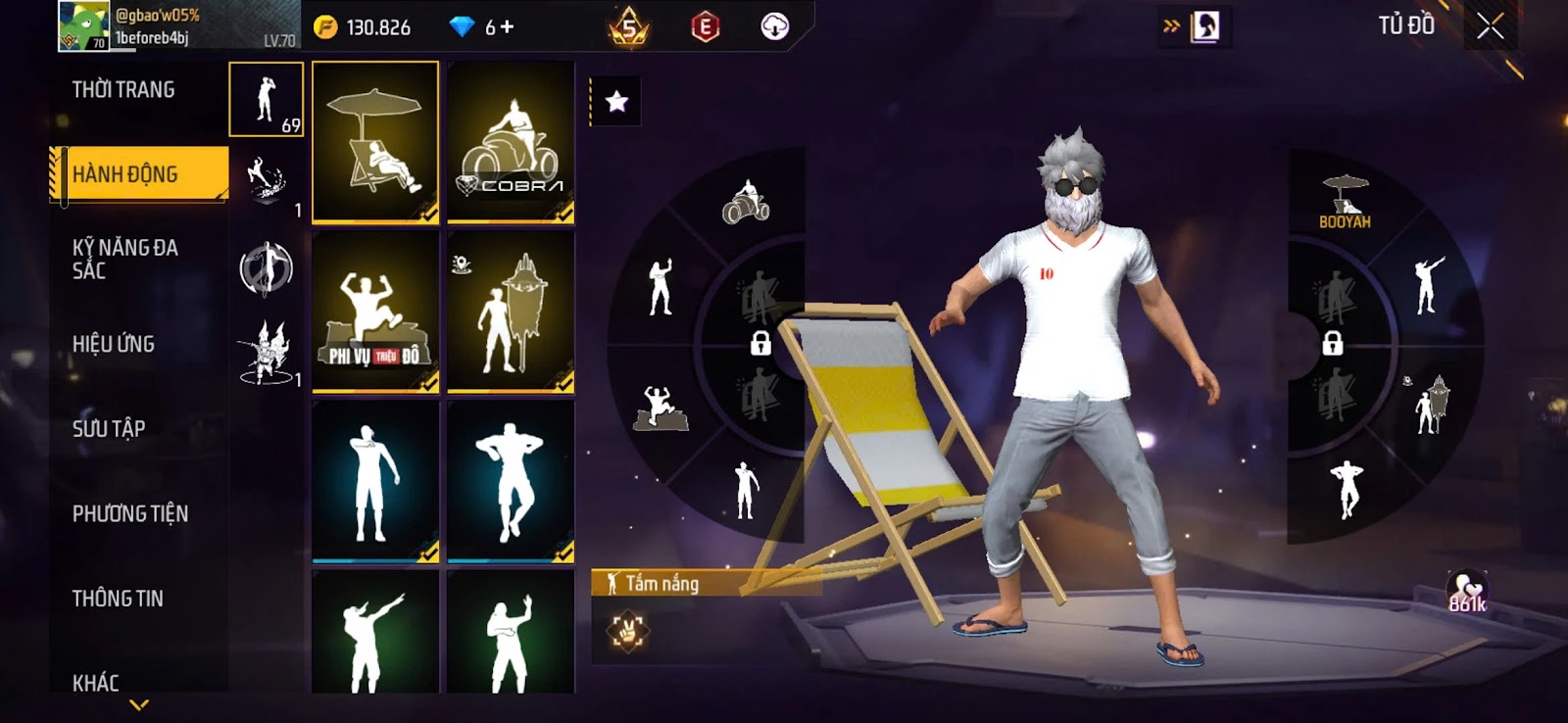Click the diamond add plus button
The height and width of the screenshot is (723, 1568).
coord(507,27)
